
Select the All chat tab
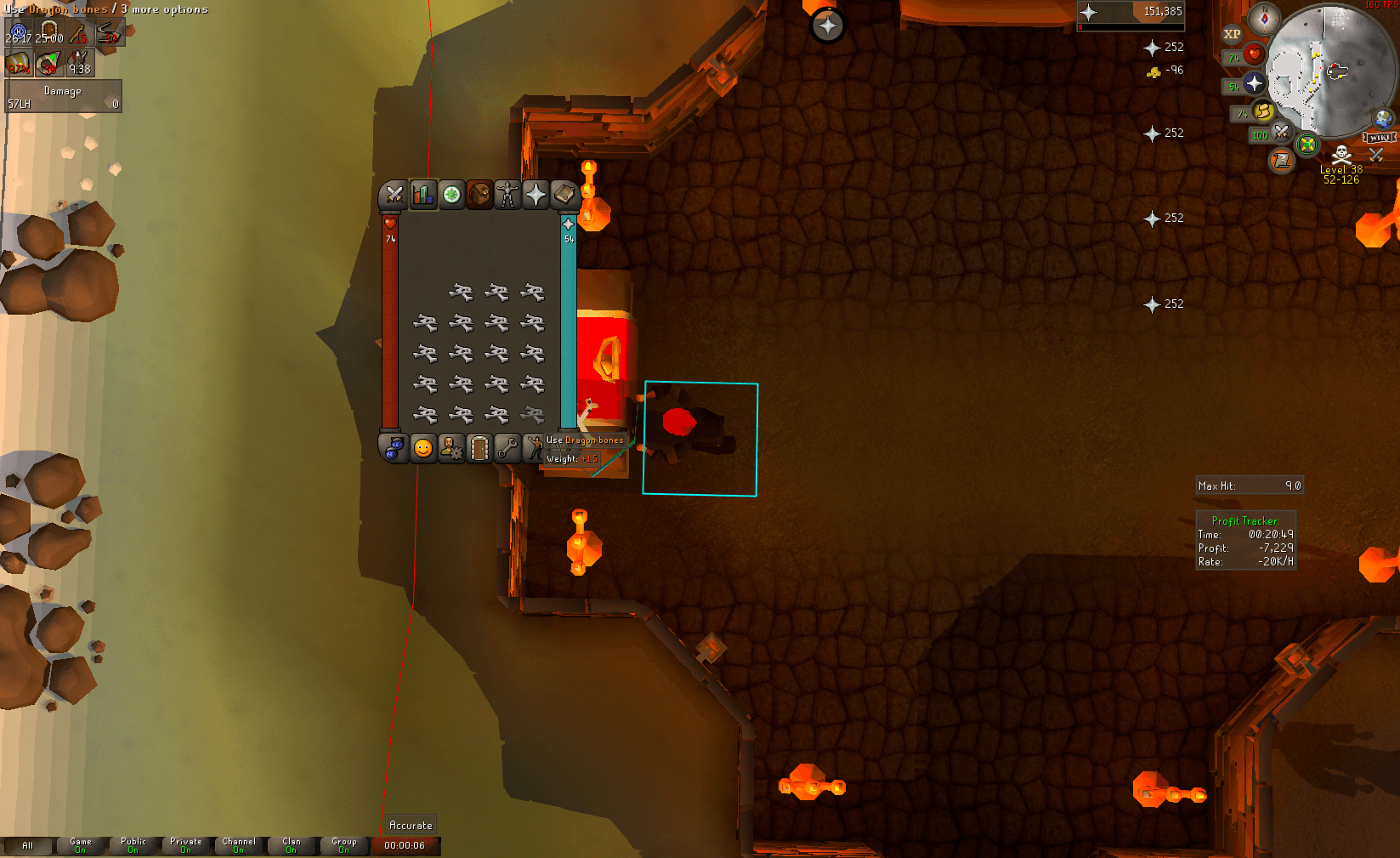coord(30,846)
